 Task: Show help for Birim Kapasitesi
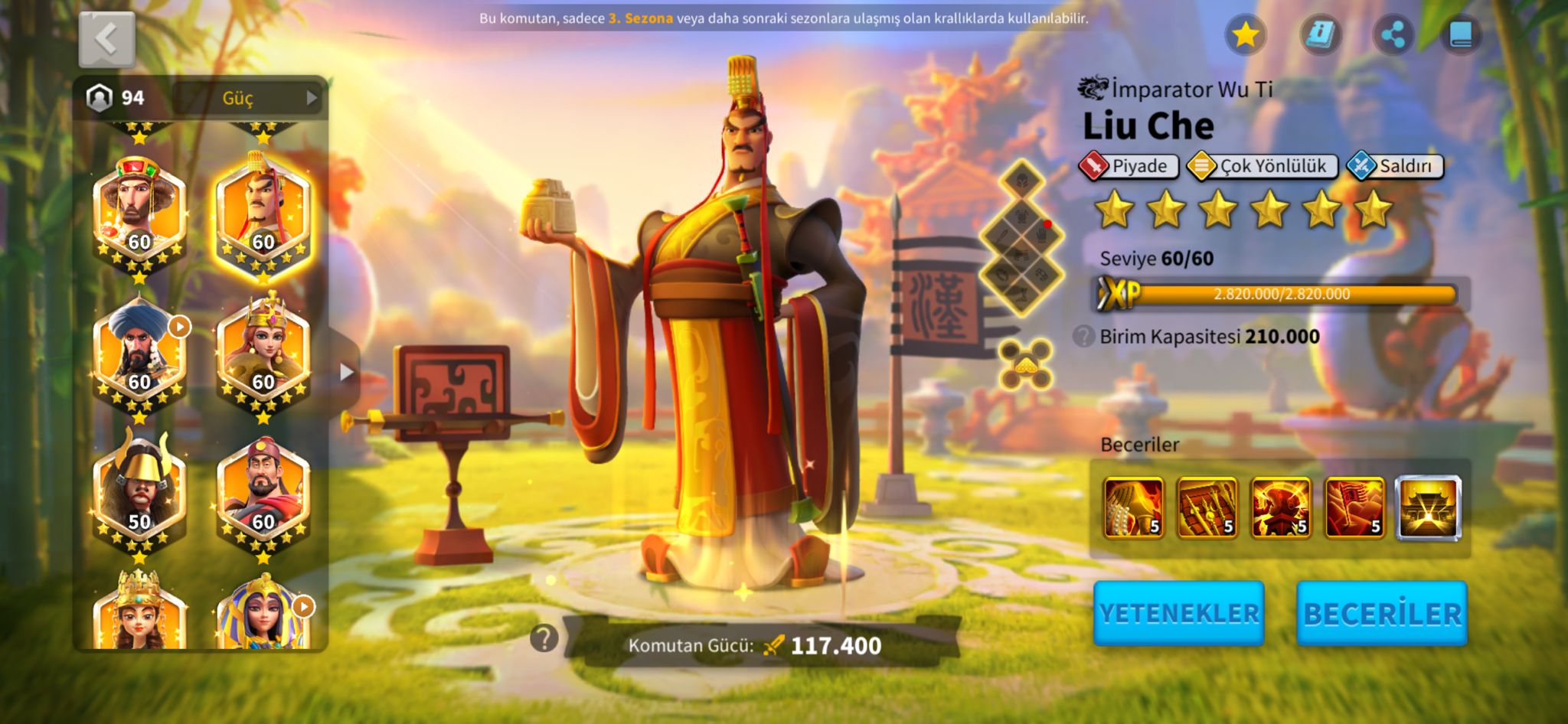[1083, 336]
